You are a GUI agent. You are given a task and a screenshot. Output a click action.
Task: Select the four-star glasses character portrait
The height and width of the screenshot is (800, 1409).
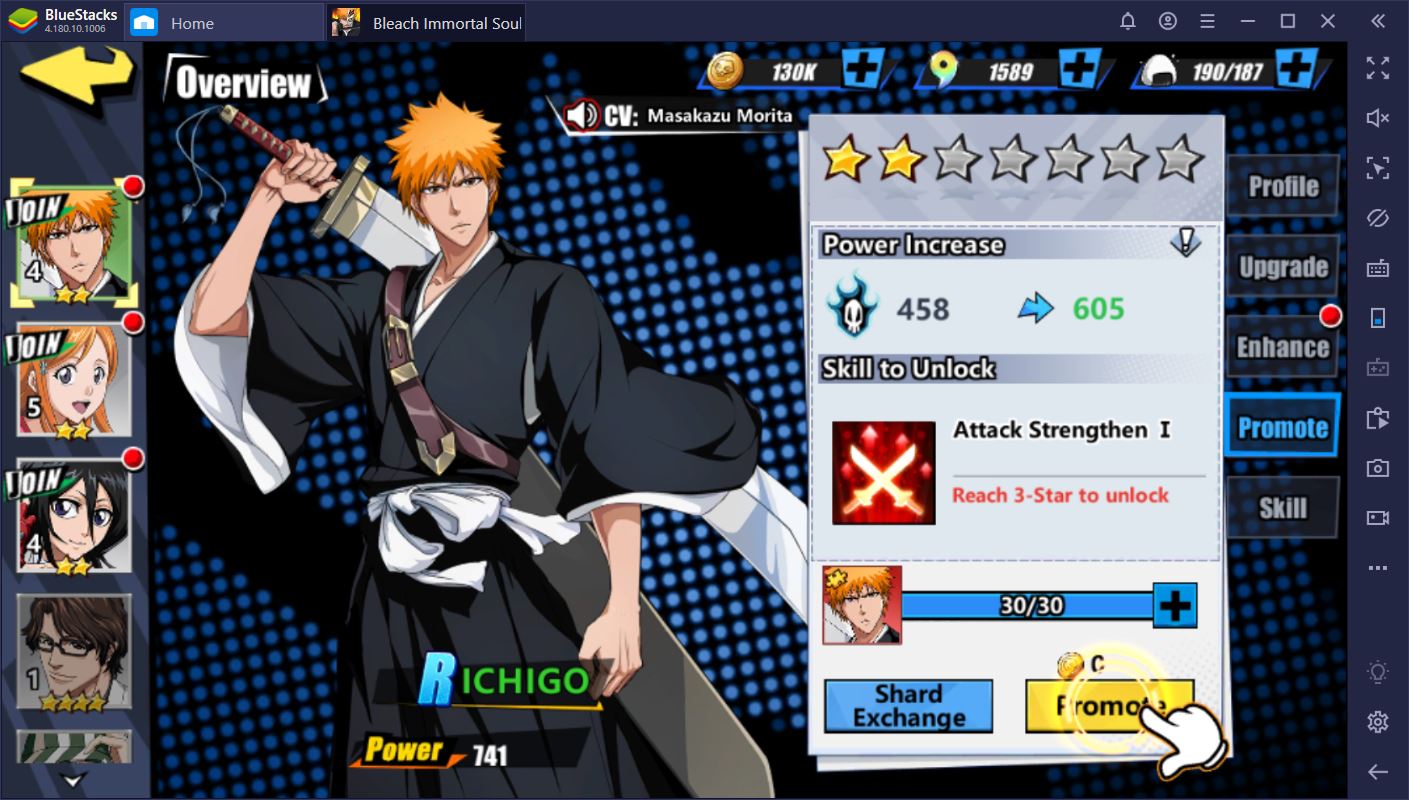coord(74,652)
